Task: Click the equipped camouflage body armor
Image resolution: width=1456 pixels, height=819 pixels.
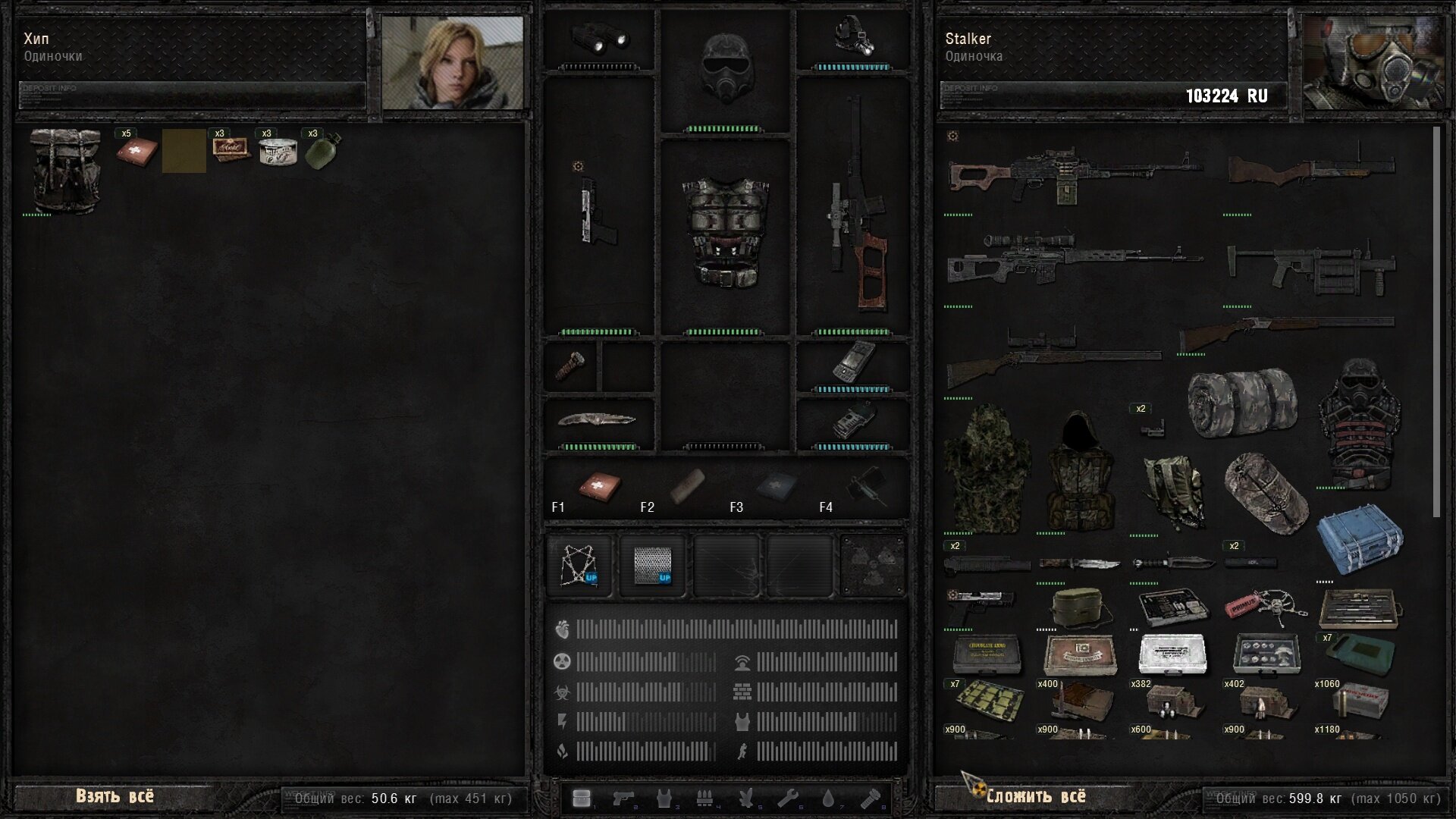Action: [726, 231]
